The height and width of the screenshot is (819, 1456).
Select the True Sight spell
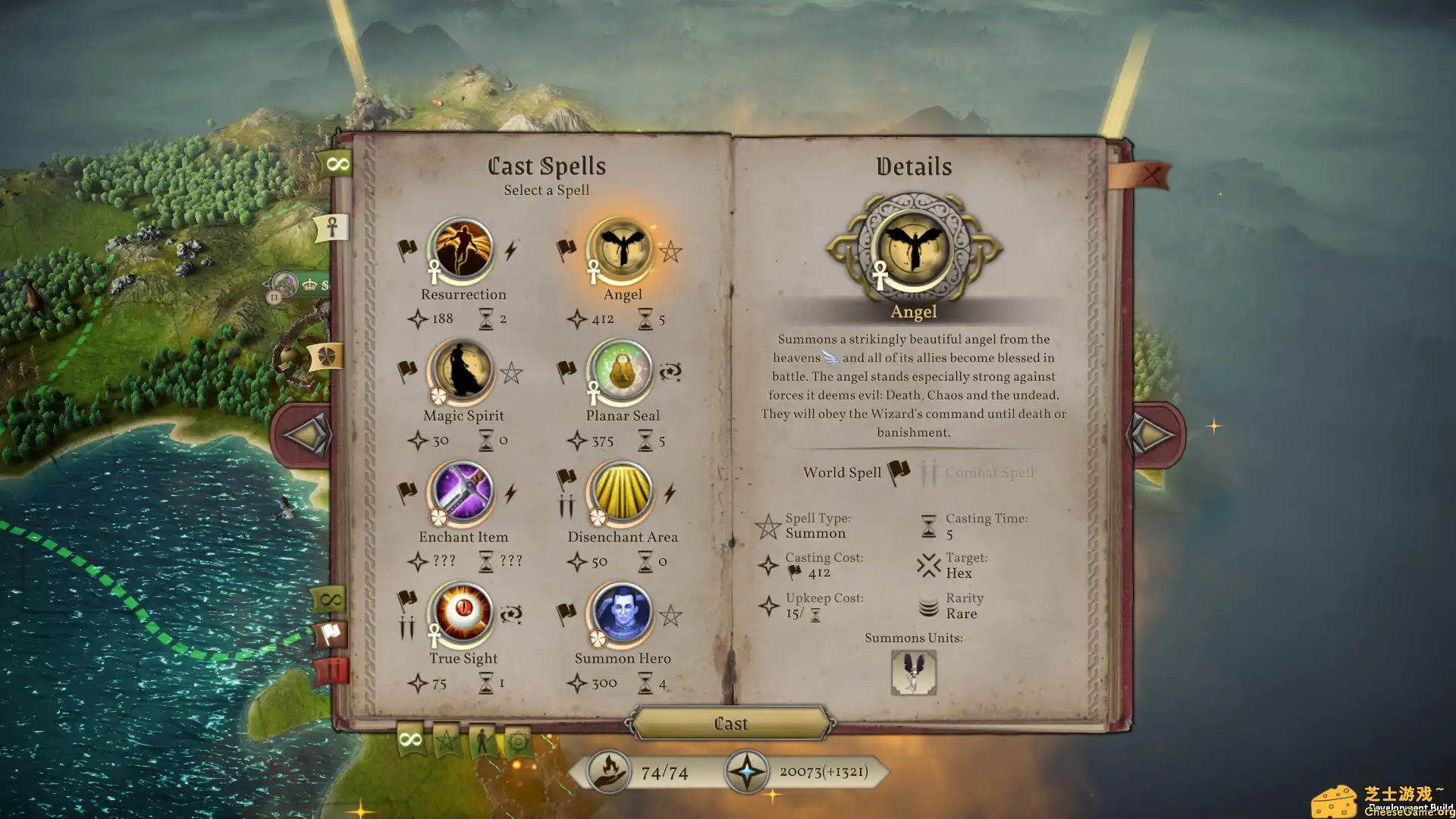tap(462, 613)
